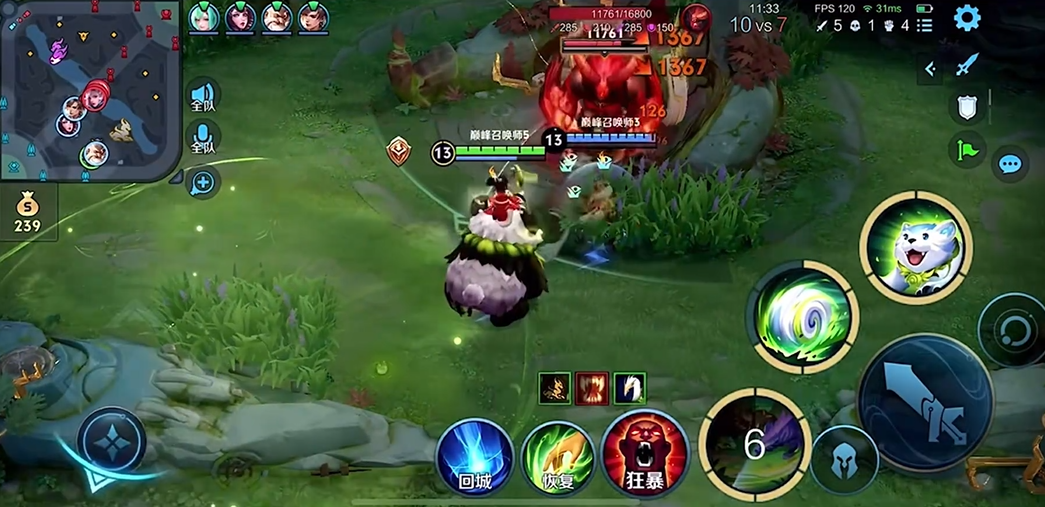Open the scoreboard list icon
Viewport: 1045px width, 507px height.
[x=925, y=25]
